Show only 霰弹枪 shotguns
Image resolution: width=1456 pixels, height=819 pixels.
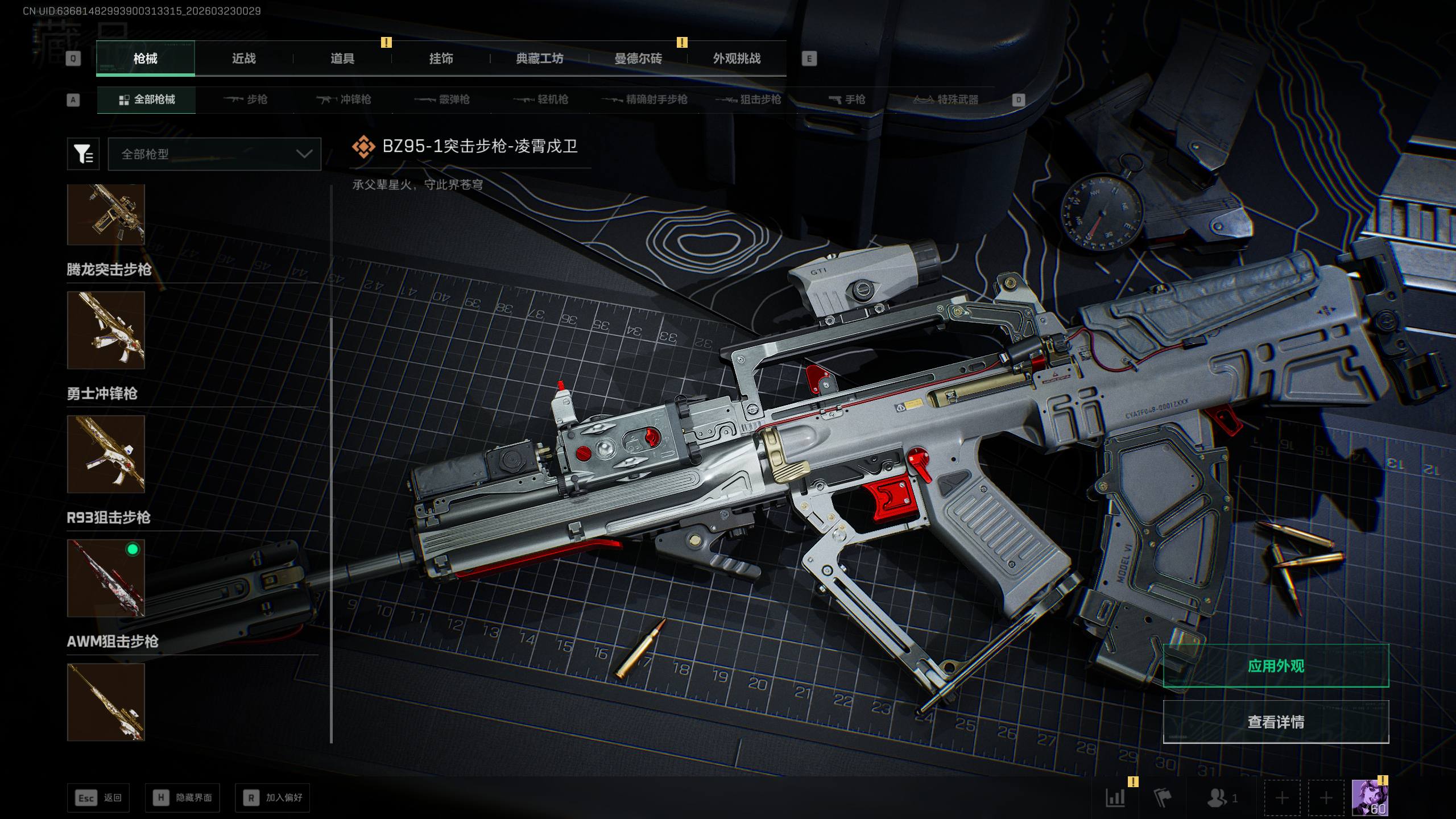coord(442,100)
